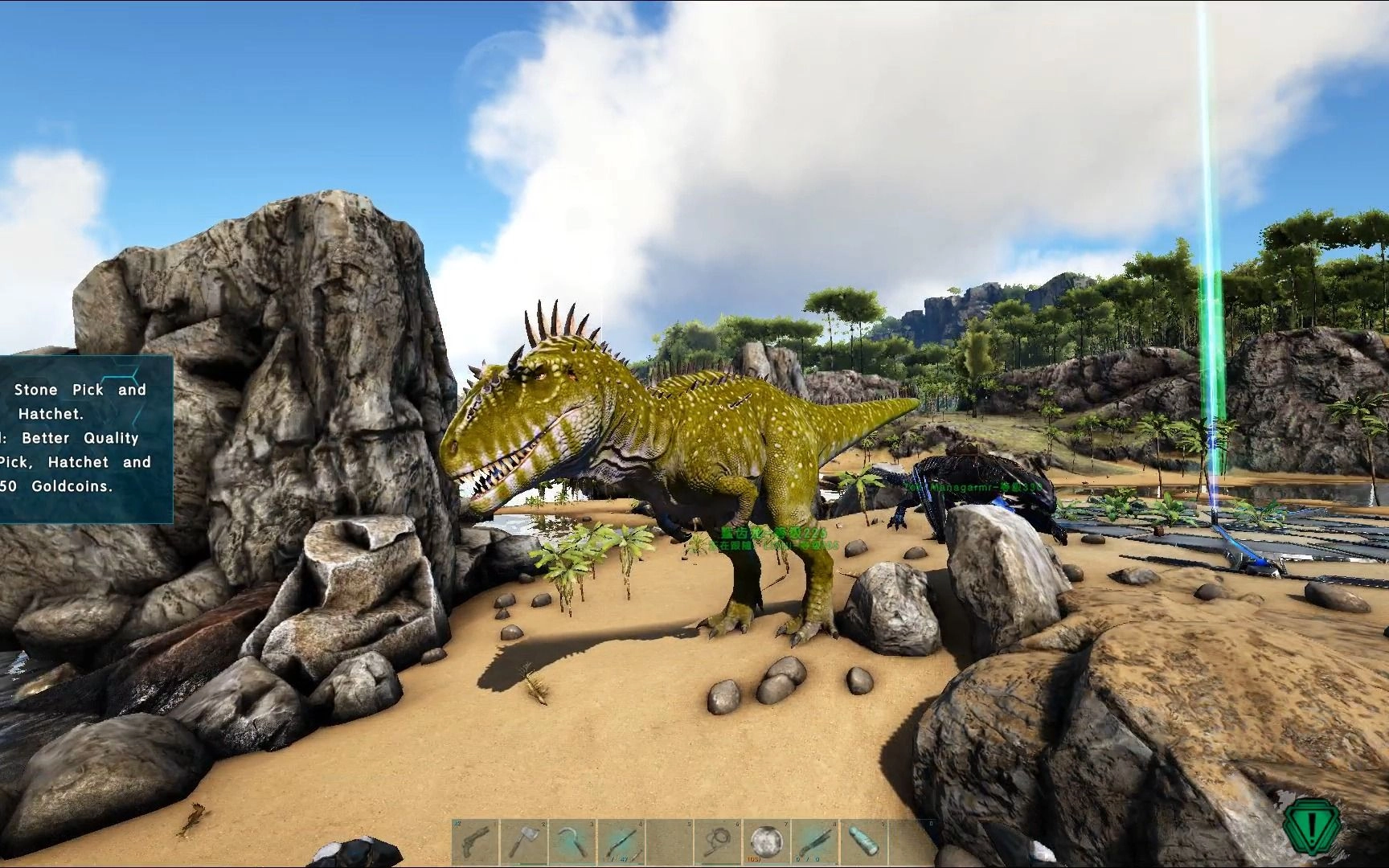
Task: Equip the hatchet from the hotbar
Action: coord(522,841)
